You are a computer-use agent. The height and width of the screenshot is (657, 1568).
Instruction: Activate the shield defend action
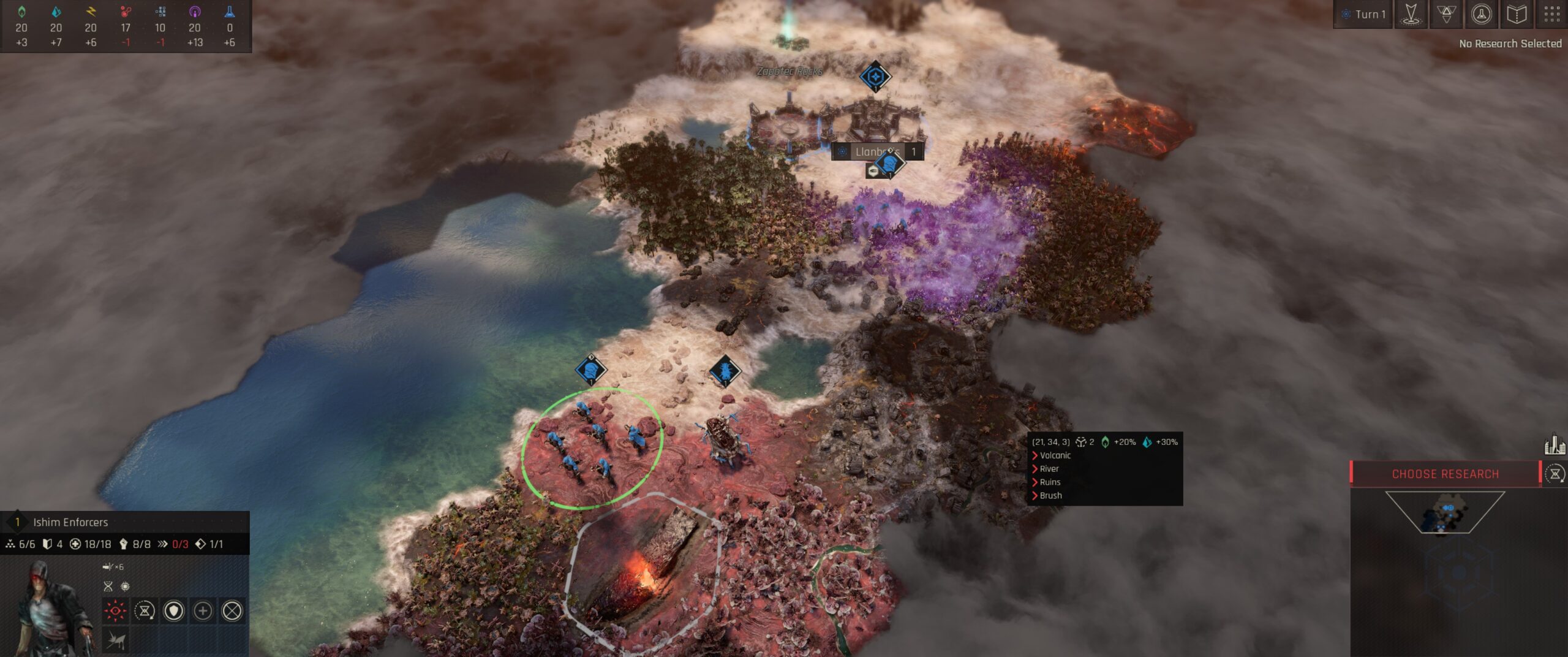pyautogui.click(x=174, y=610)
